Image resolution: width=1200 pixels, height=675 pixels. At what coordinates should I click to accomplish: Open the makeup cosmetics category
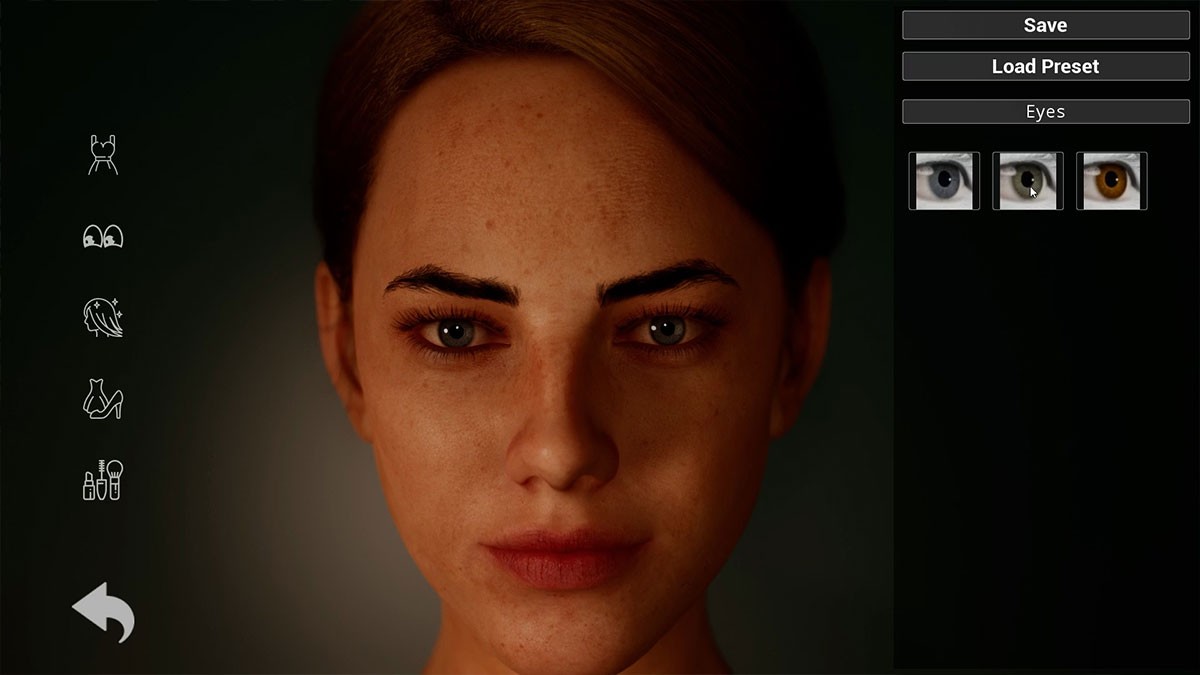(x=103, y=481)
